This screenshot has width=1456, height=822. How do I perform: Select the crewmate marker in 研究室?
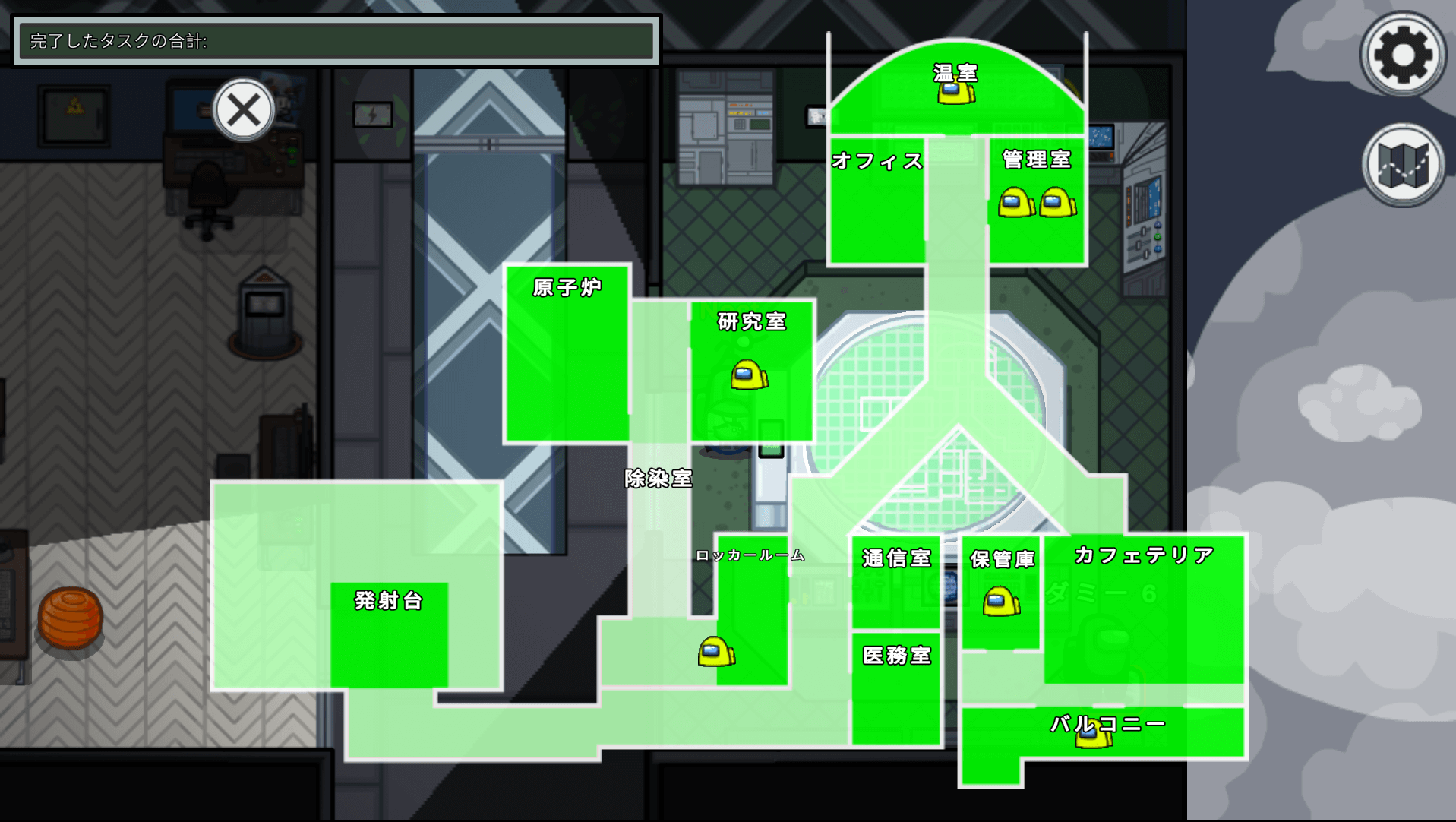point(747,374)
